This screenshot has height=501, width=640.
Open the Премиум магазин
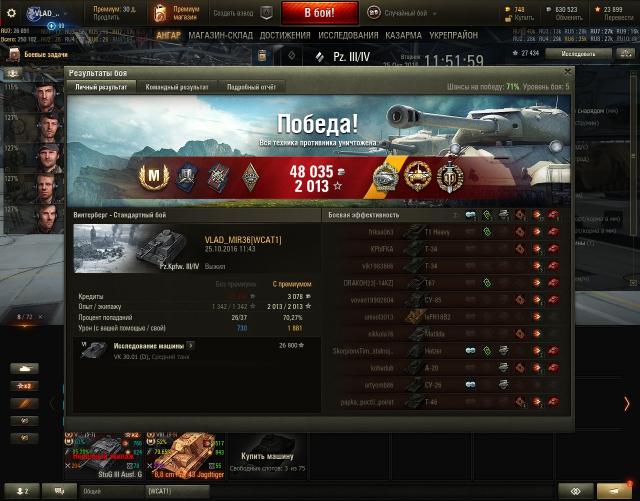(176, 14)
